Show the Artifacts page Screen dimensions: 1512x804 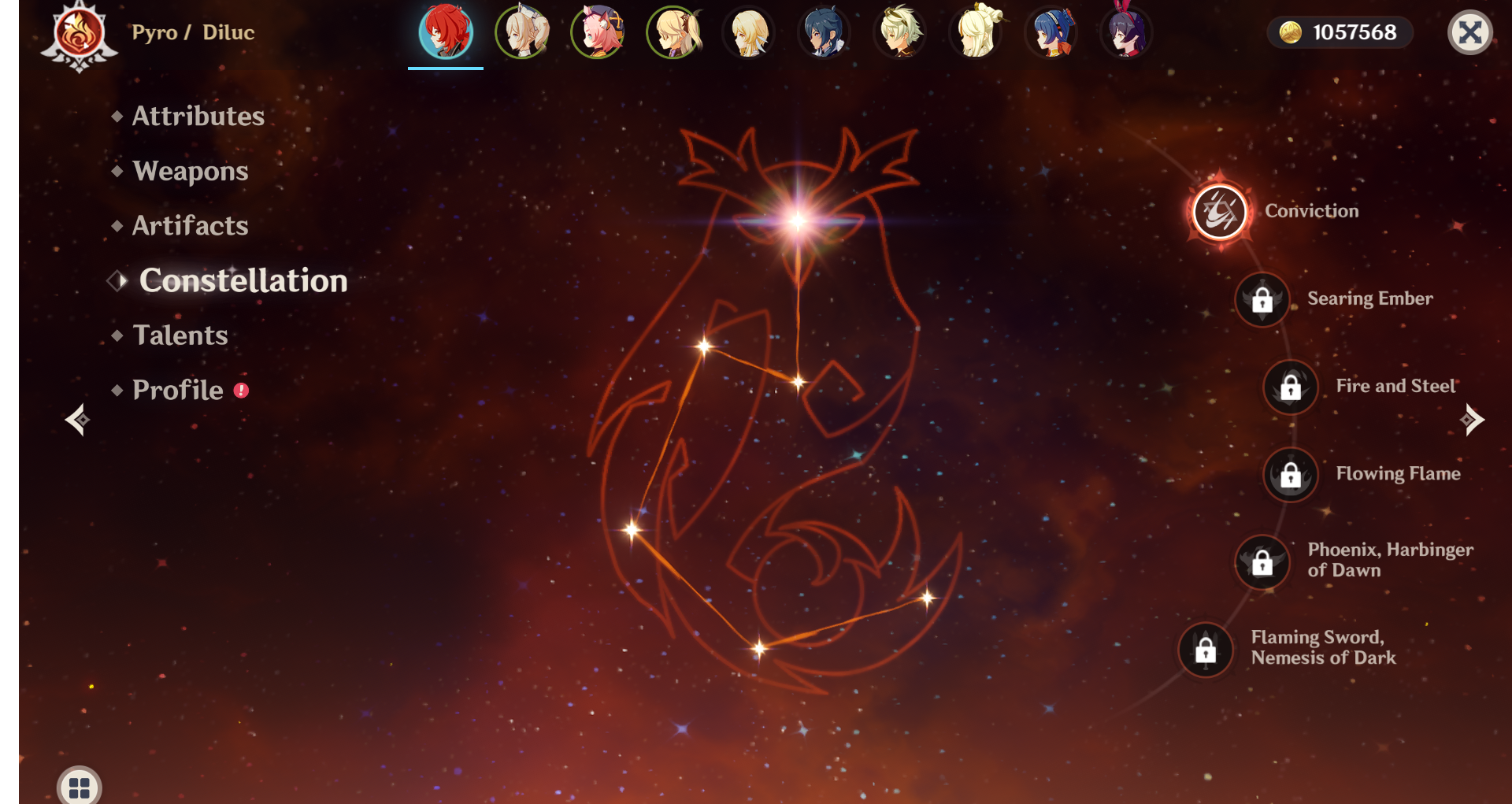pyautogui.click(x=190, y=226)
